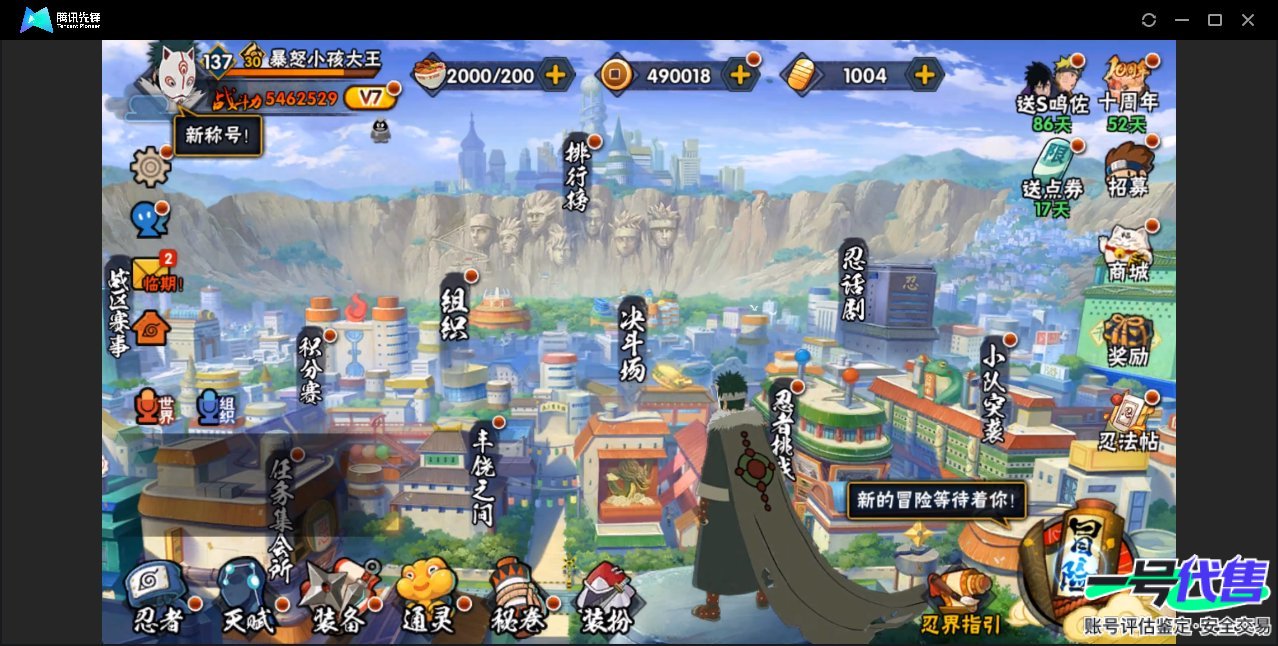Open the 装备 equipment menu

pos(338,598)
